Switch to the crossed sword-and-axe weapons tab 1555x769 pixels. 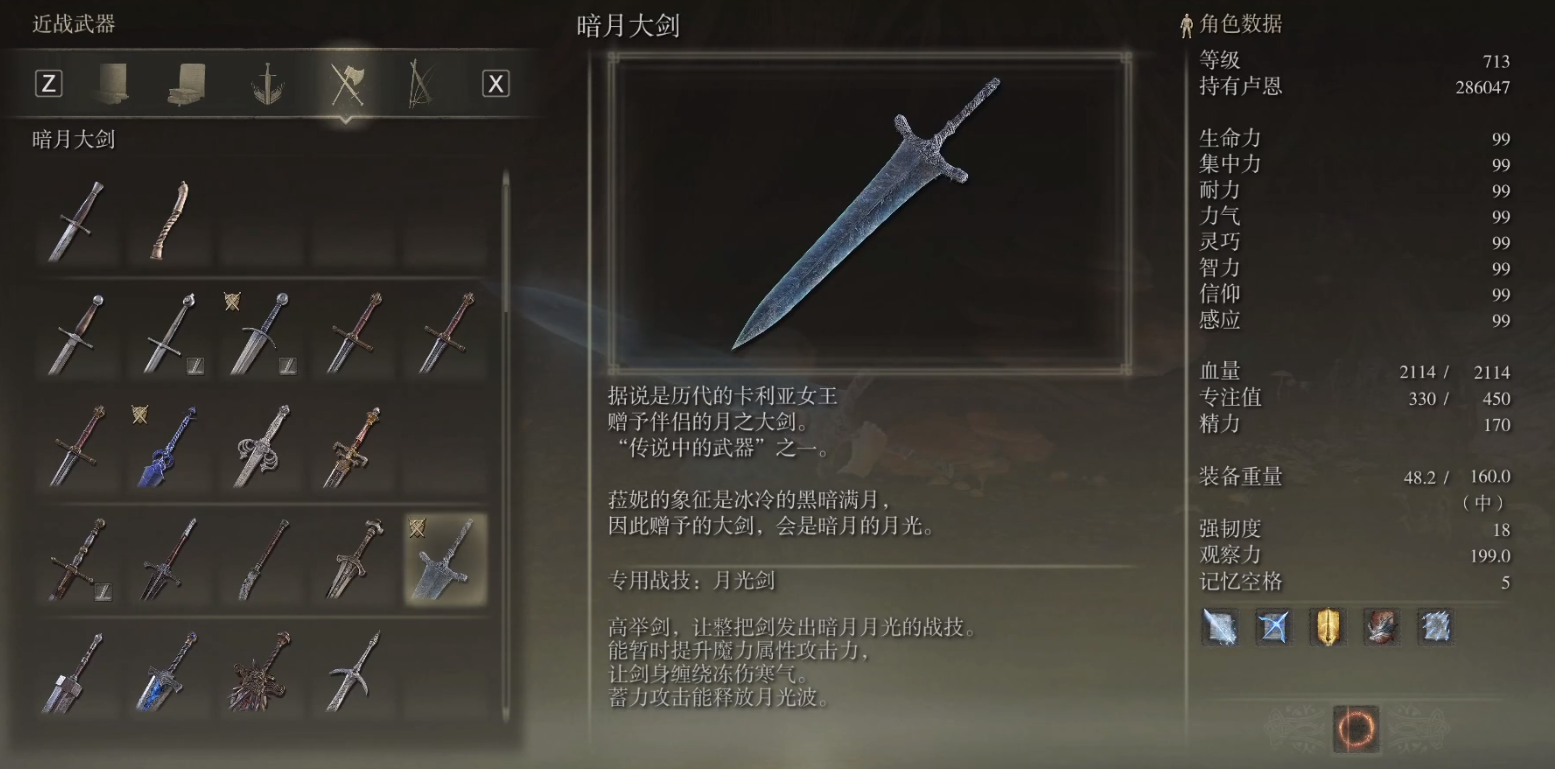click(345, 83)
